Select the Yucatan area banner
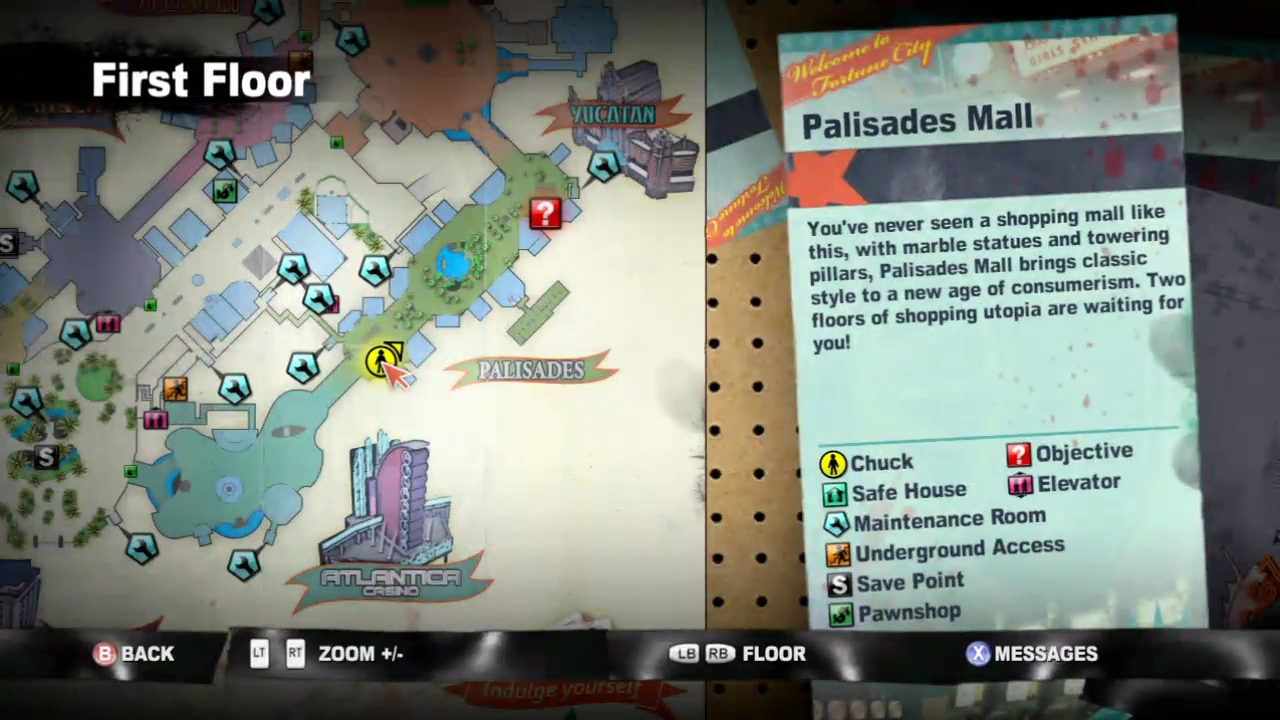The height and width of the screenshot is (720, 1280). (612, 113)
